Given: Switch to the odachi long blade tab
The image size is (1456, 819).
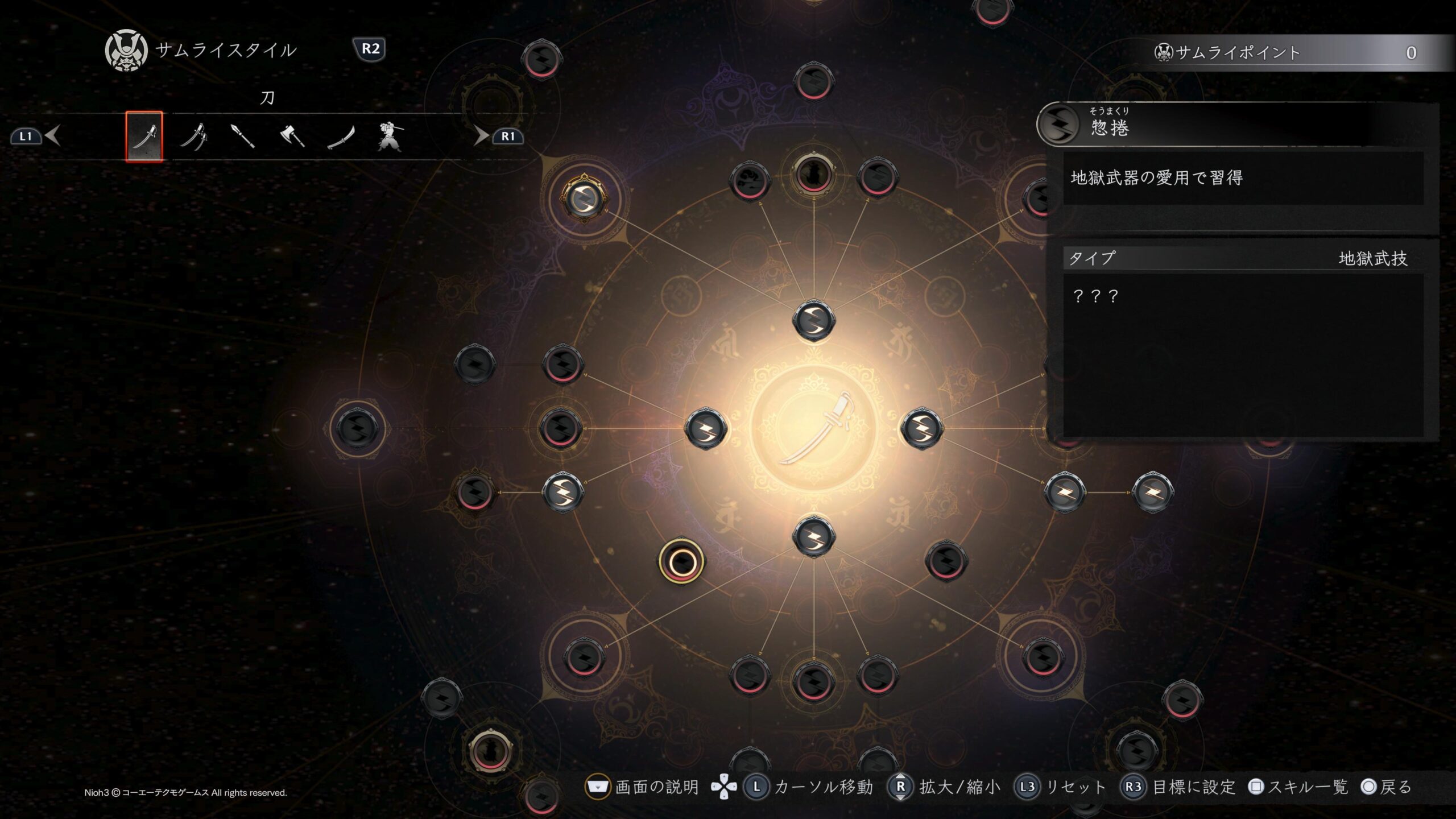Looking at the screenshot, I should pyautogui.click(x=341, y=136).
